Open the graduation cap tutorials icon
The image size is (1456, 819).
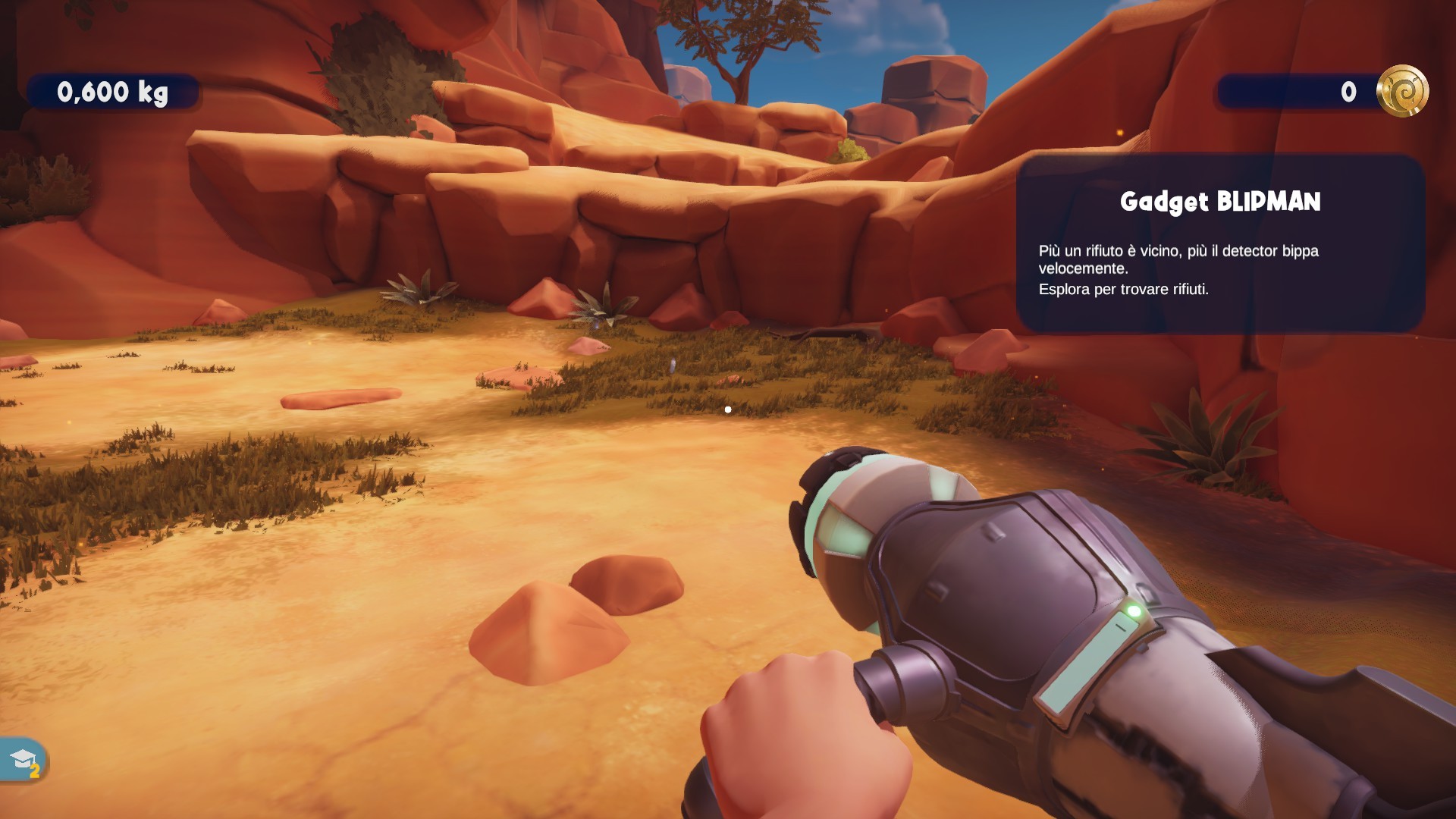point(23,759)
